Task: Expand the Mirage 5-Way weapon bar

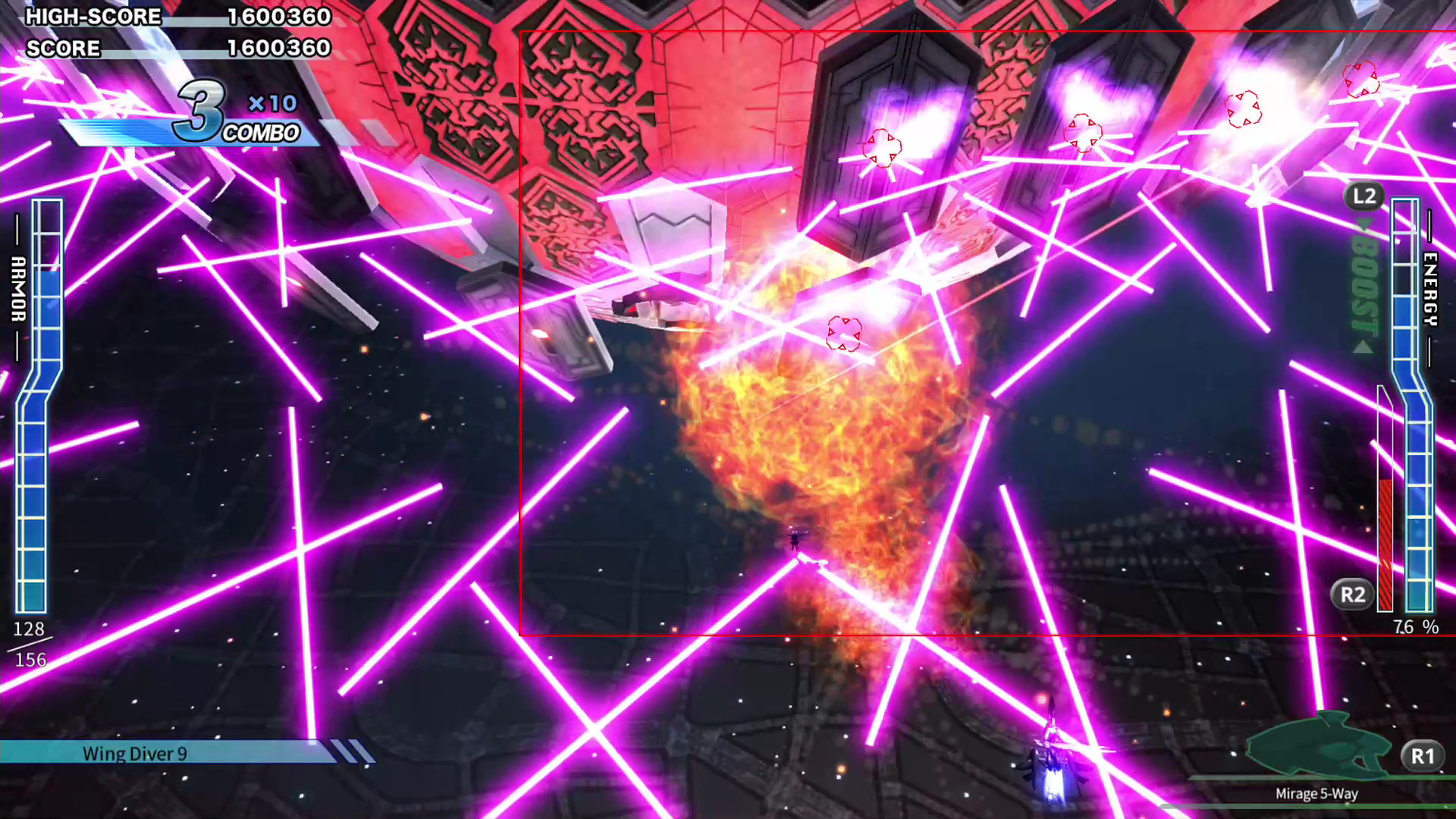Action: [1316, 793]
